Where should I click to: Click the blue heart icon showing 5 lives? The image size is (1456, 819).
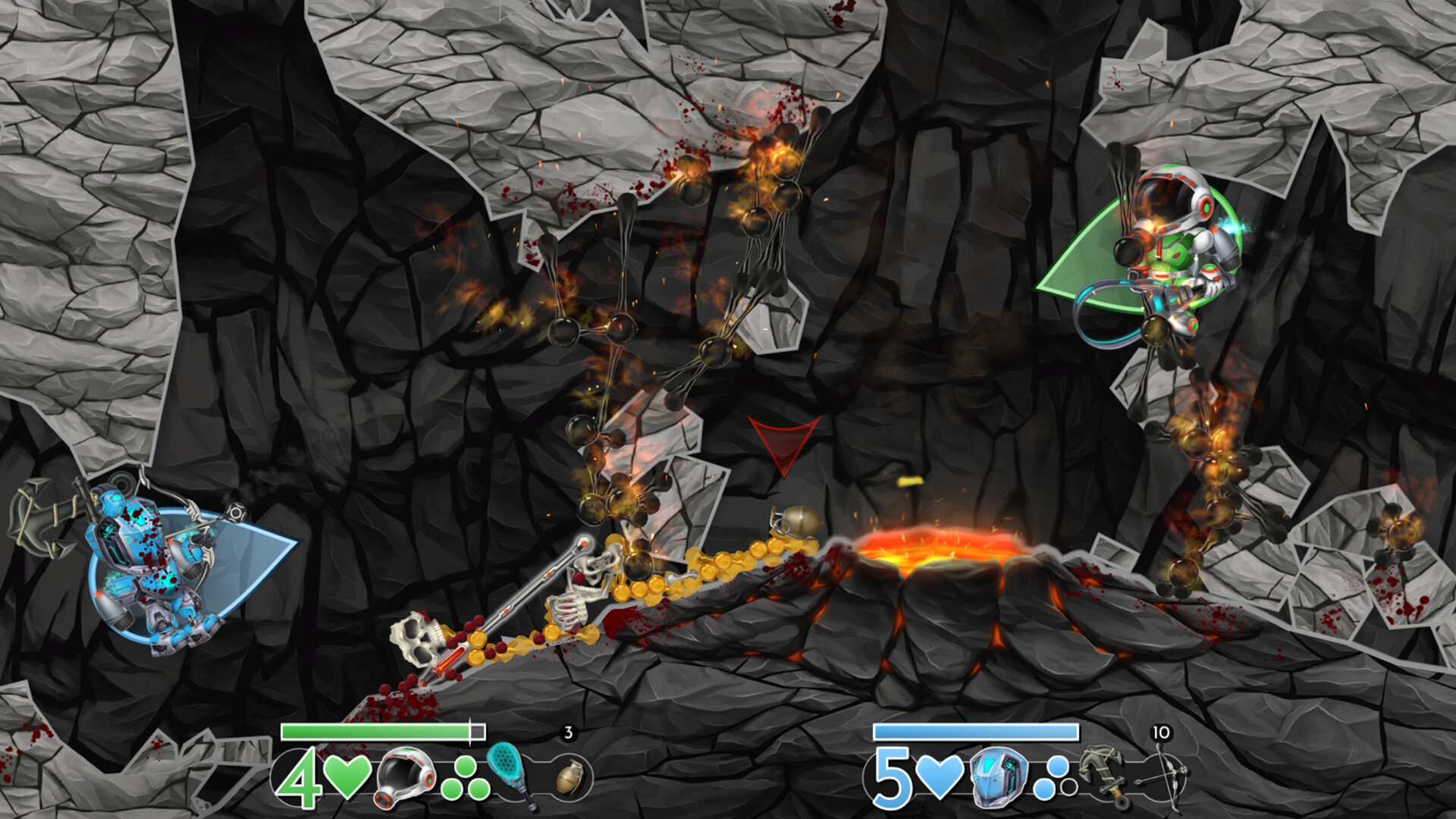tap(939, 778)
